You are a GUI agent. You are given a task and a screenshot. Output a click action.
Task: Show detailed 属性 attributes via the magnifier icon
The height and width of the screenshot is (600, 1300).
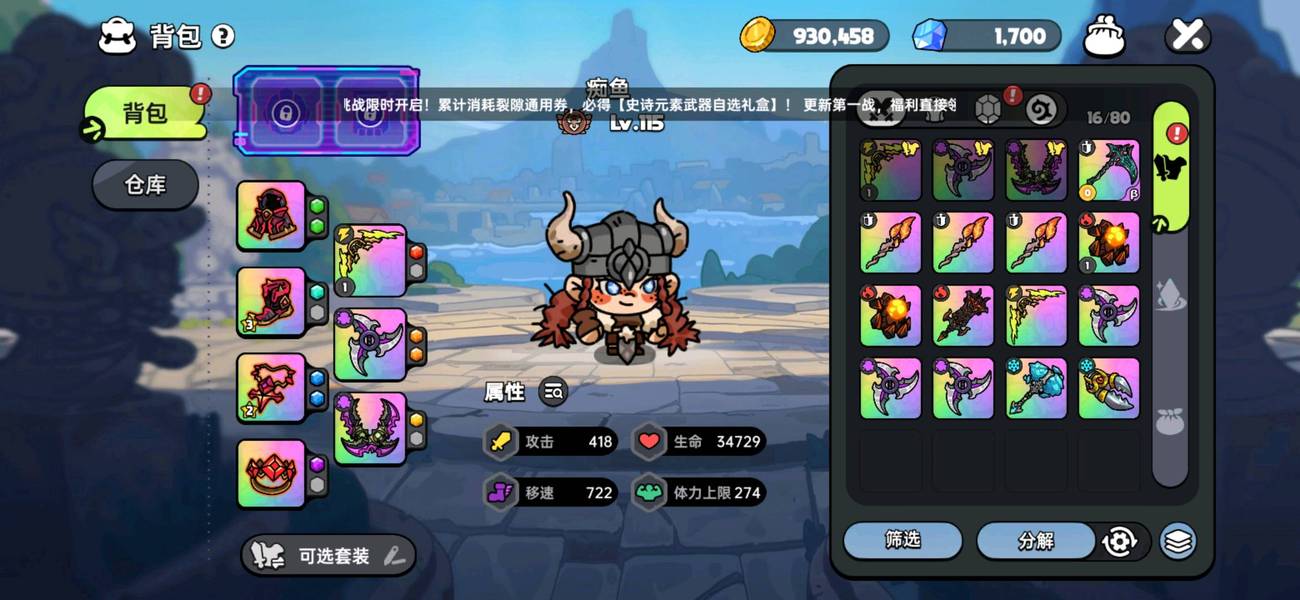point(554,392)
